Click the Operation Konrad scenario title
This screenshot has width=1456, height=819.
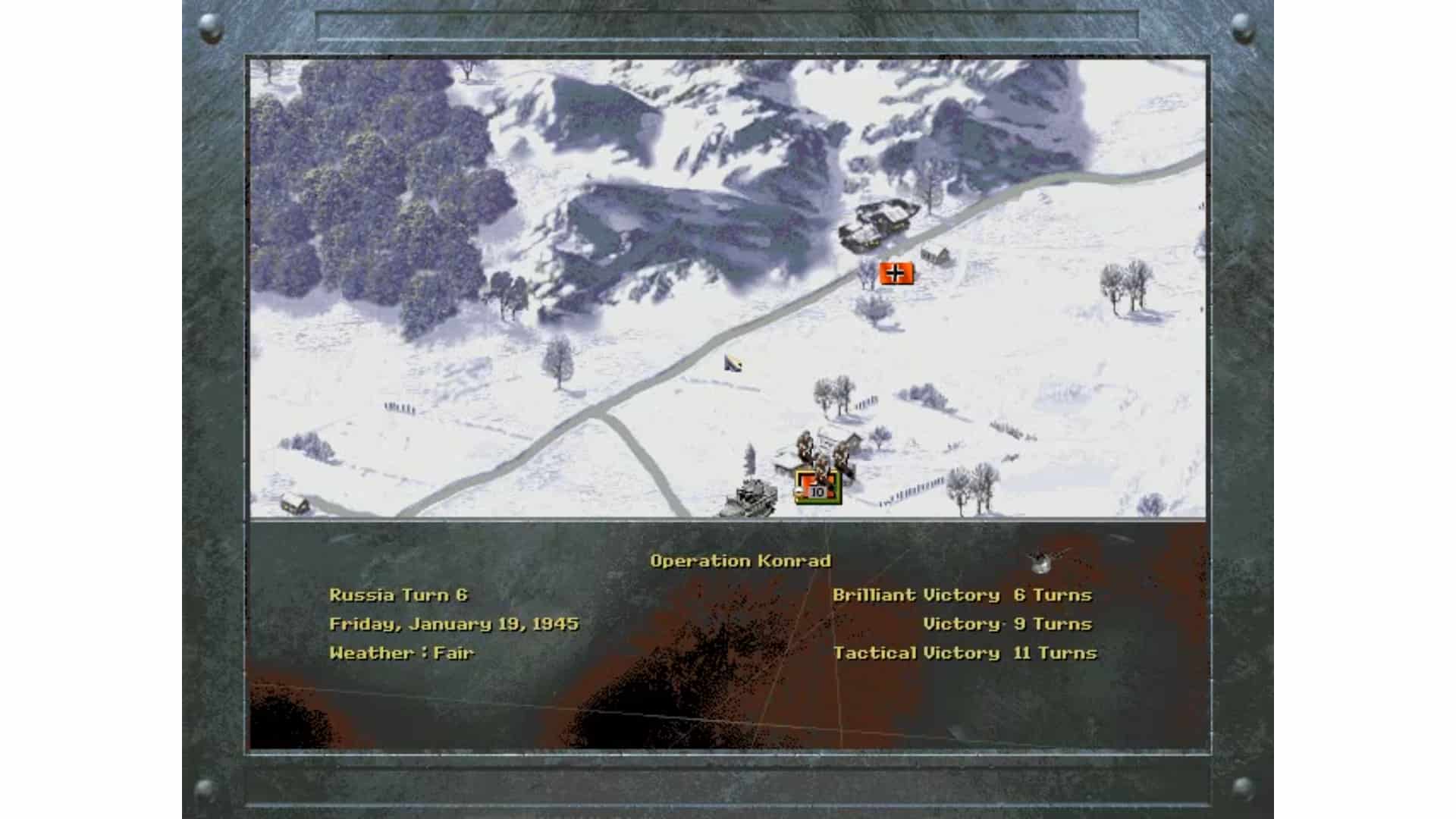pos(741,561)
